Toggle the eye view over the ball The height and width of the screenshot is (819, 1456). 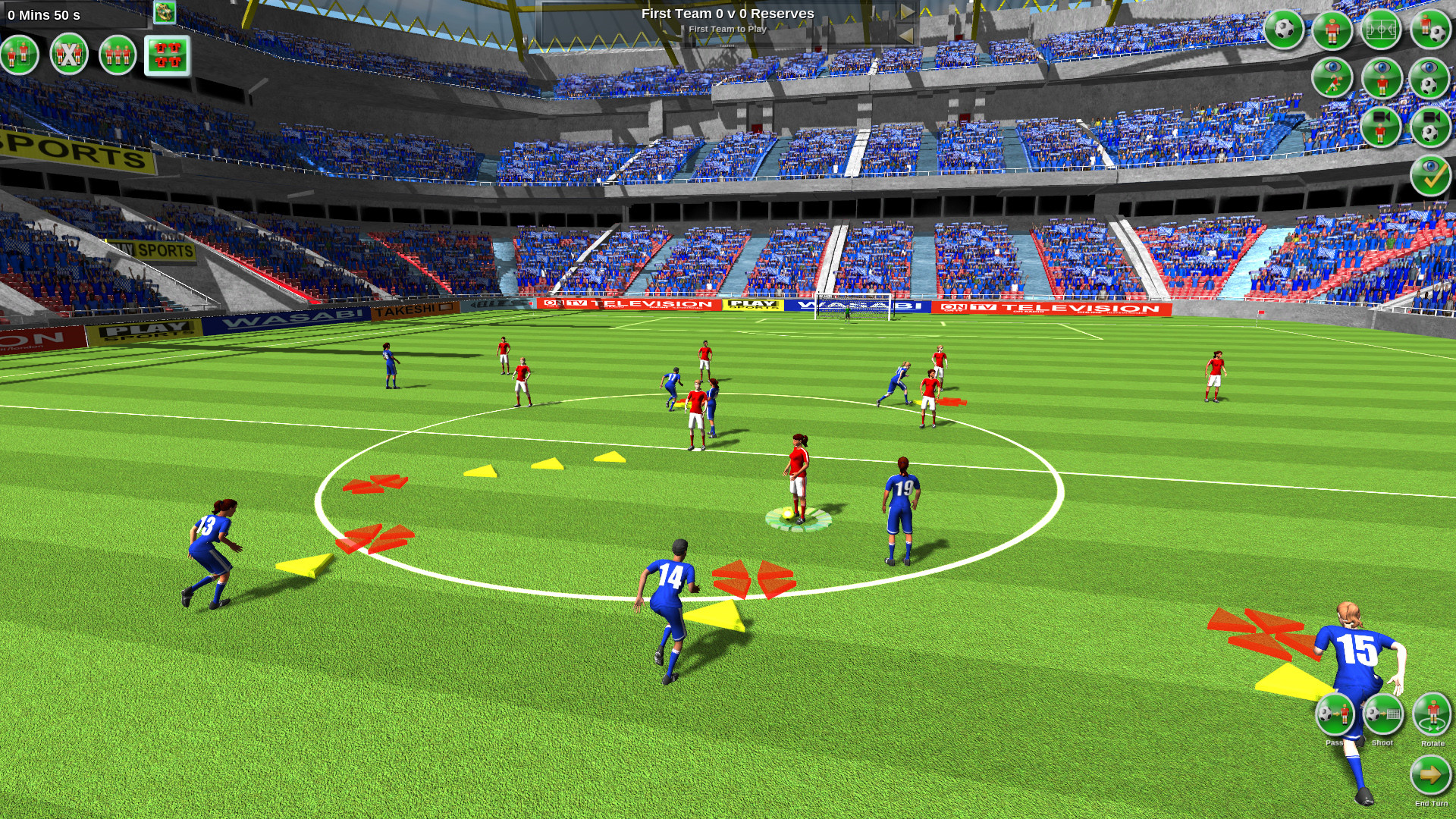click(x=1429, y=77)
